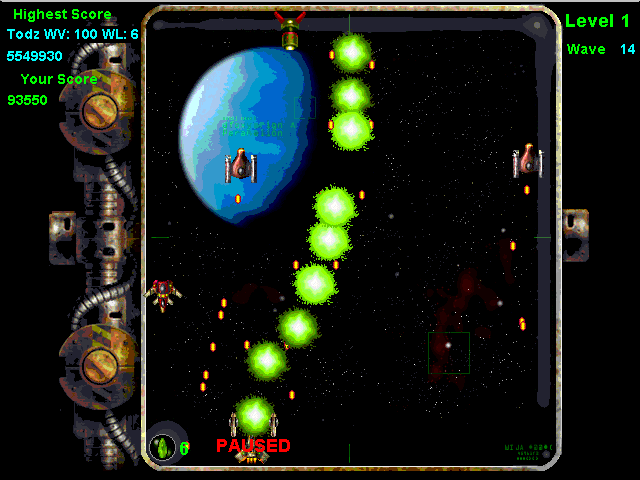Click the green crystal icon in the HUD
The image size is (640, 480).
point(162,446)
